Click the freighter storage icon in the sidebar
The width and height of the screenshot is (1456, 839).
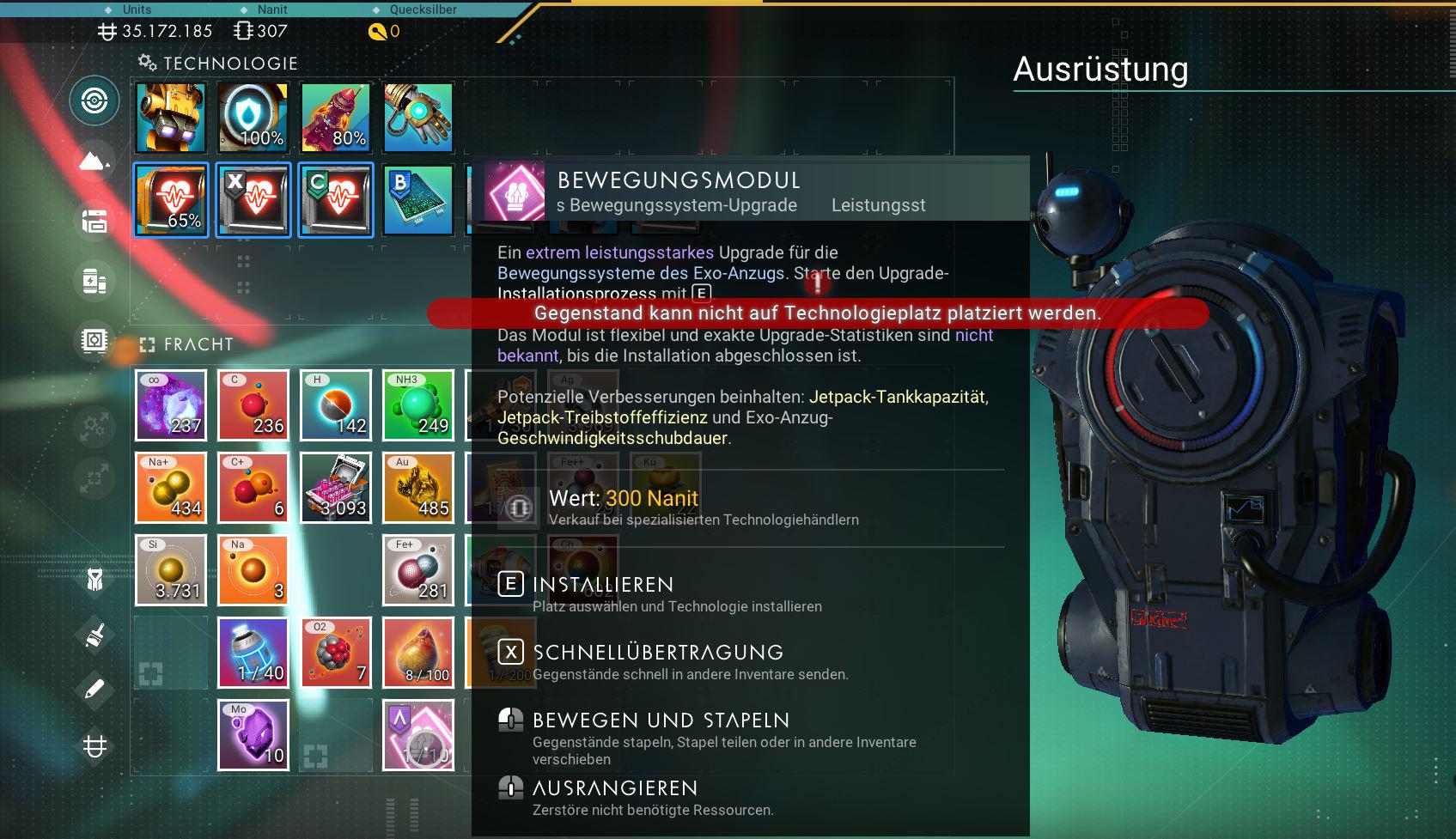click(94, 222)
